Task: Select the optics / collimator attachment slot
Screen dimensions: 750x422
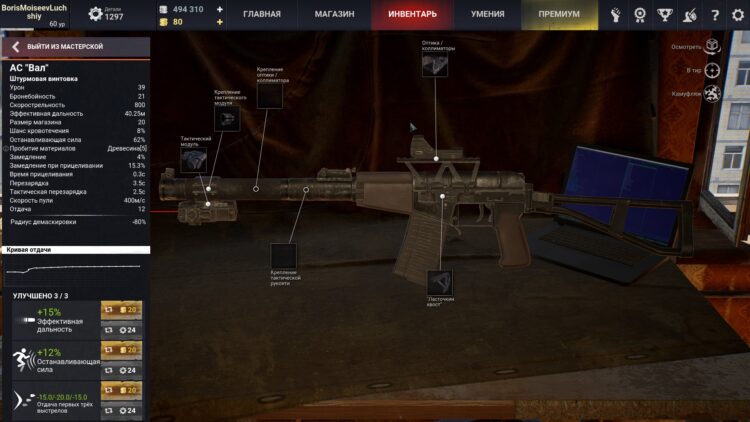Action: tap(434, 65)
